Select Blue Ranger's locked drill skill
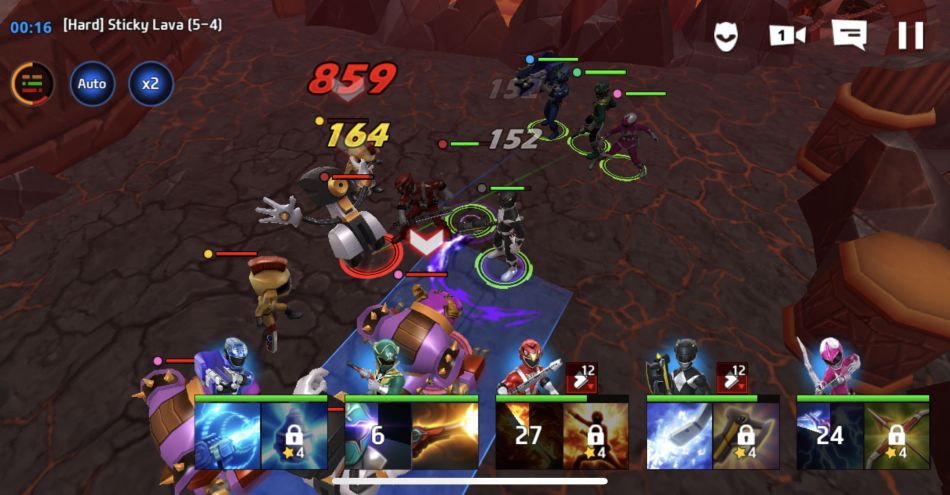 (294, 435)
